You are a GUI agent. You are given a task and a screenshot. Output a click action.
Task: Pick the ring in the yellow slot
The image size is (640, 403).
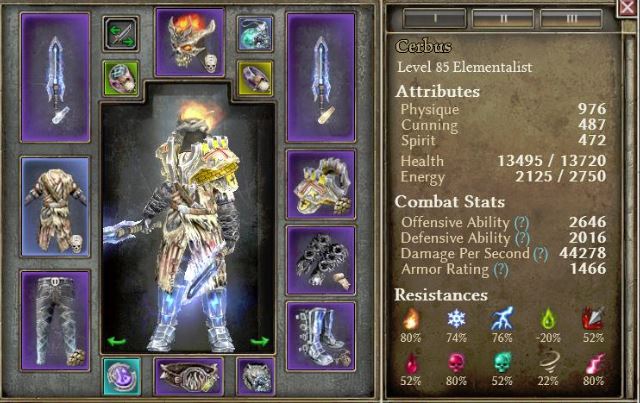[x=256, y=77]
